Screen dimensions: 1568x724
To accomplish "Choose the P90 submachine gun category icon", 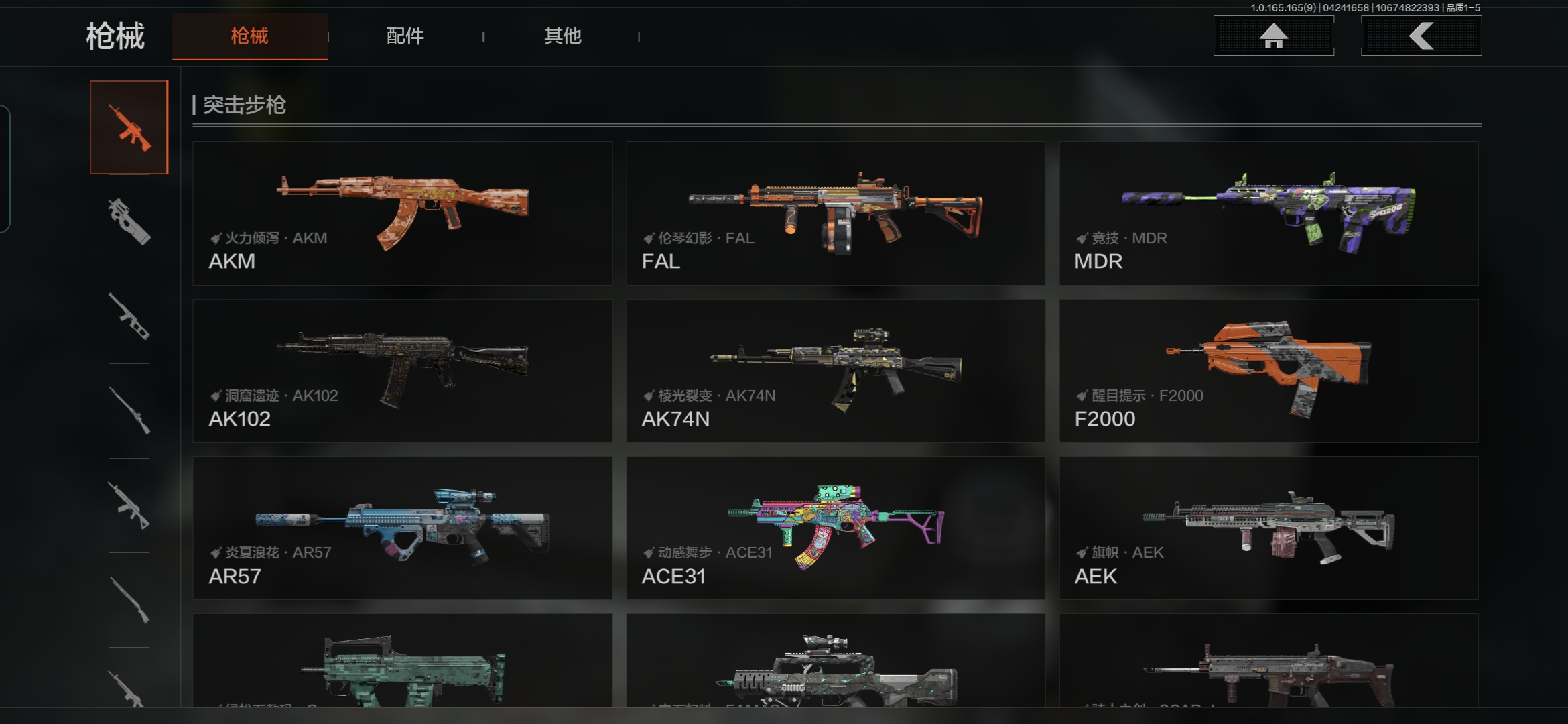I will (129, 221).
